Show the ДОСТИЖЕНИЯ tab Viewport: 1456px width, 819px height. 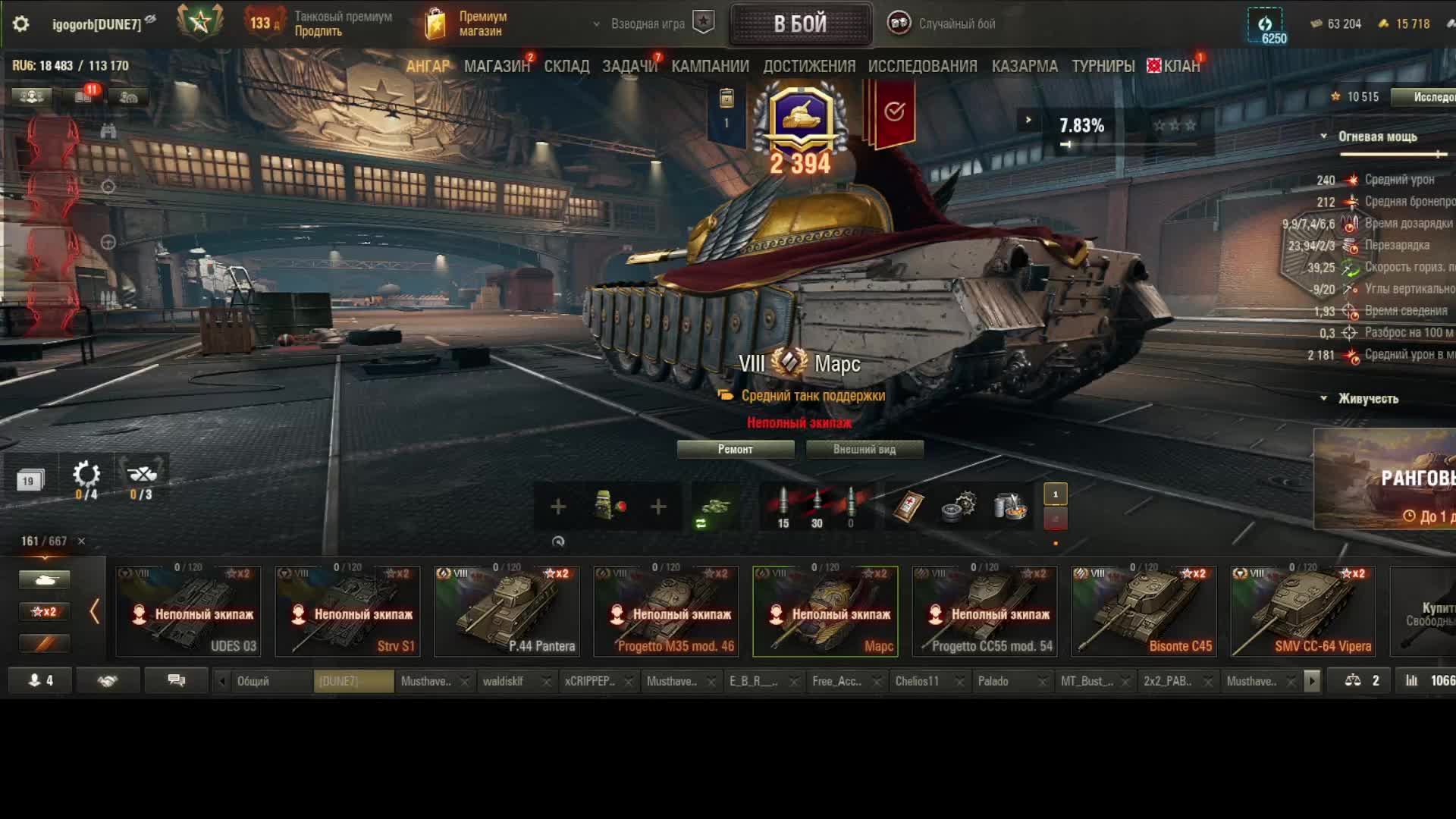809,67
